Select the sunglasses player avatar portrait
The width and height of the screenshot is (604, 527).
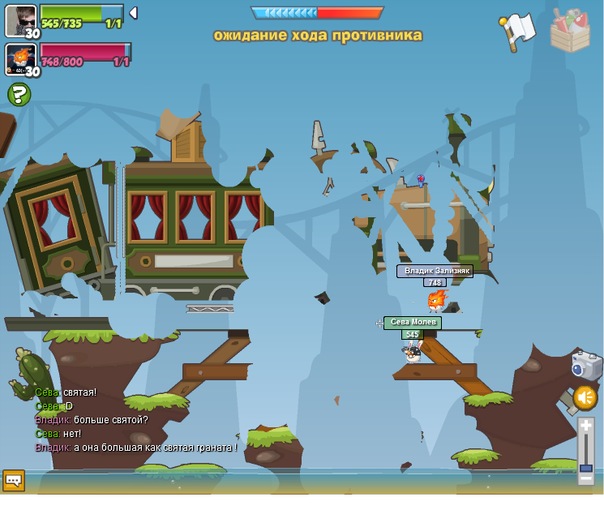(21, 18)
